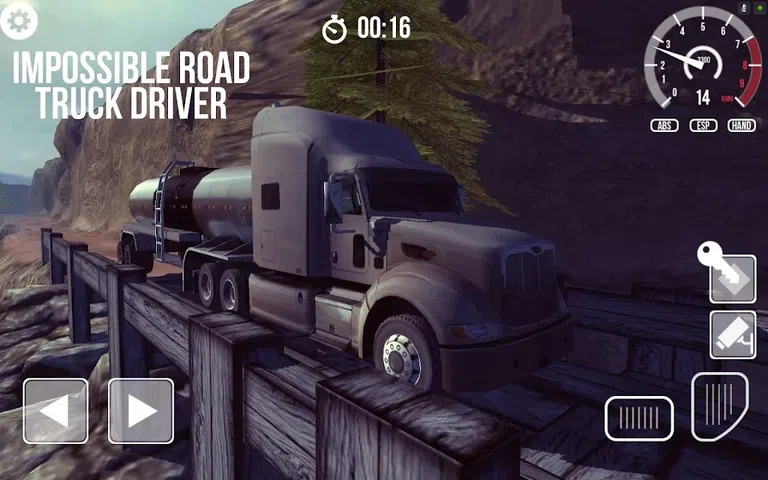The image size is (768, 480).
Task: Toggle the HAND brake
Action: 741,126
